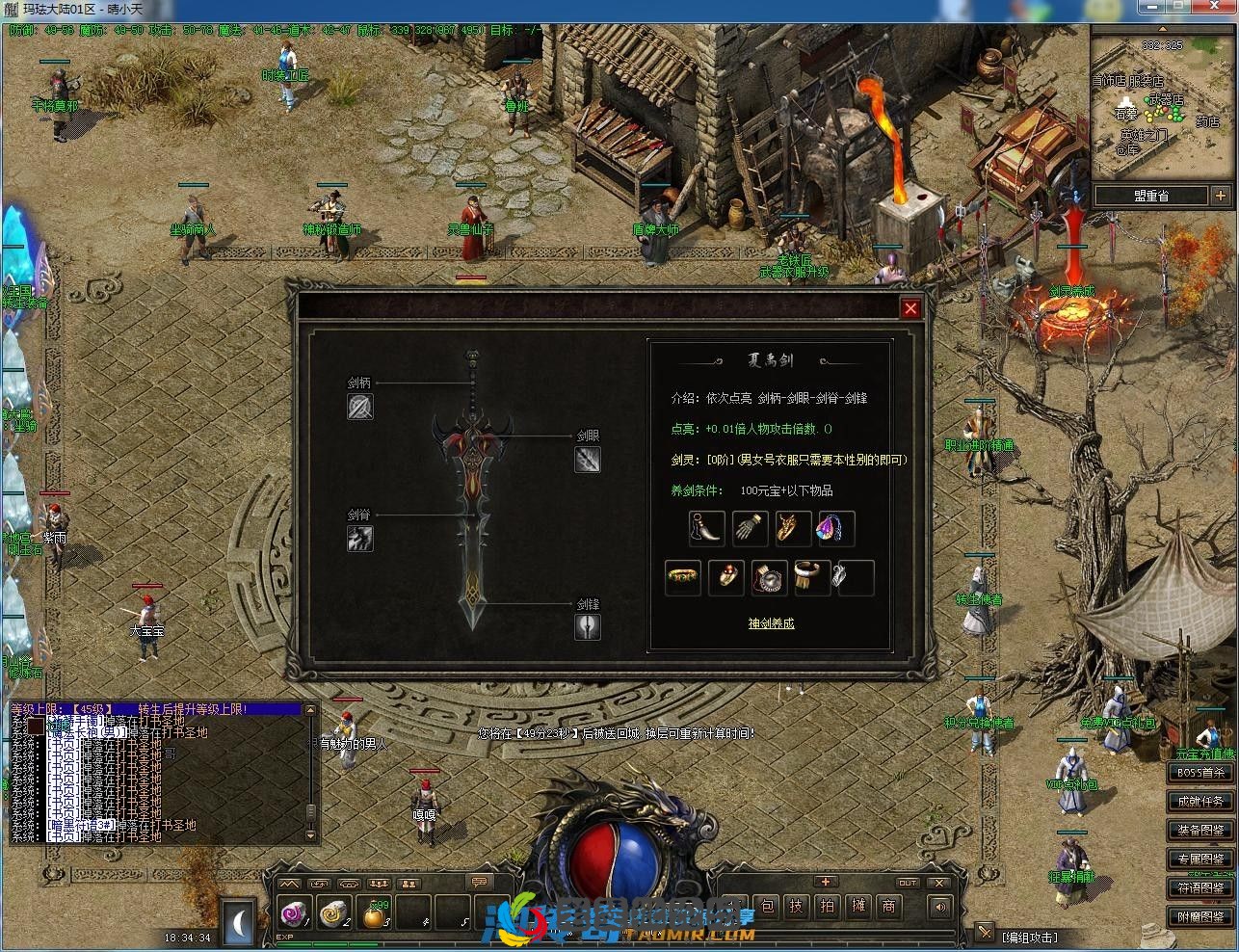Click the BOSS首杀 button on the right

[x=1199, y=771]
